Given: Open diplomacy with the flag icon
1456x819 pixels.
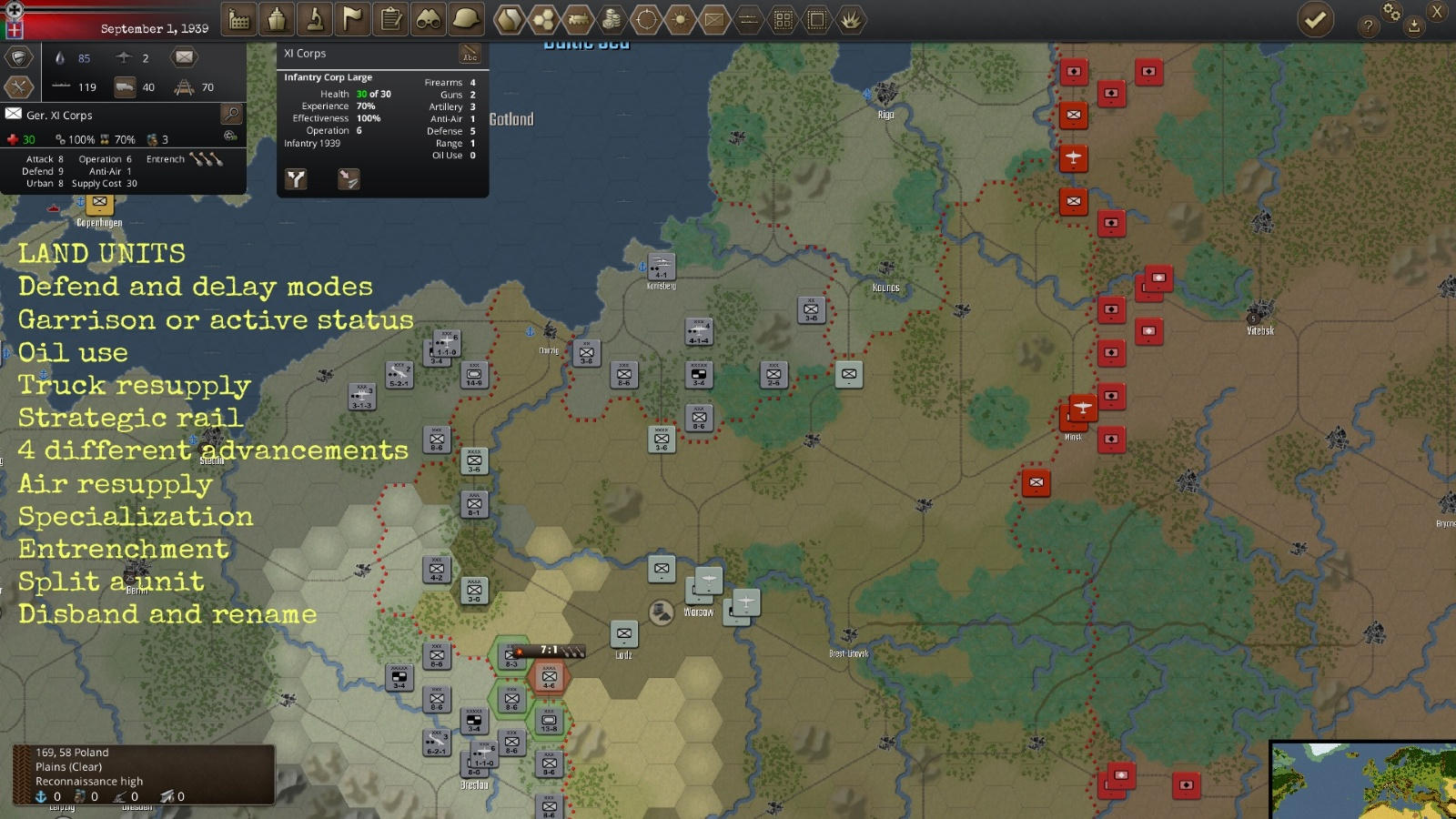Looking at the screenshot, I should (x=353, y=20).
